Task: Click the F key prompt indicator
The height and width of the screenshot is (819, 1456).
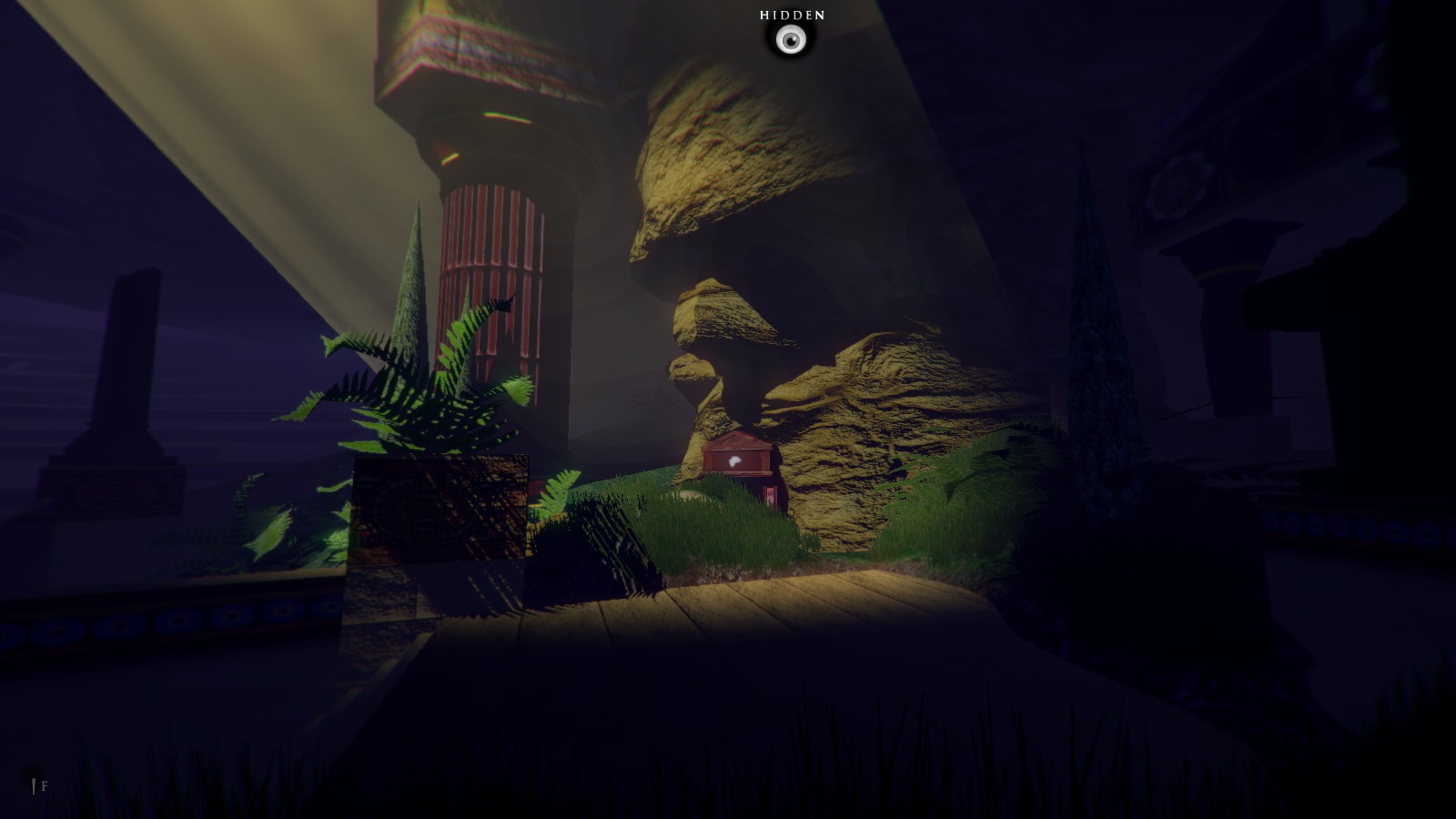Action: point(43,784)
